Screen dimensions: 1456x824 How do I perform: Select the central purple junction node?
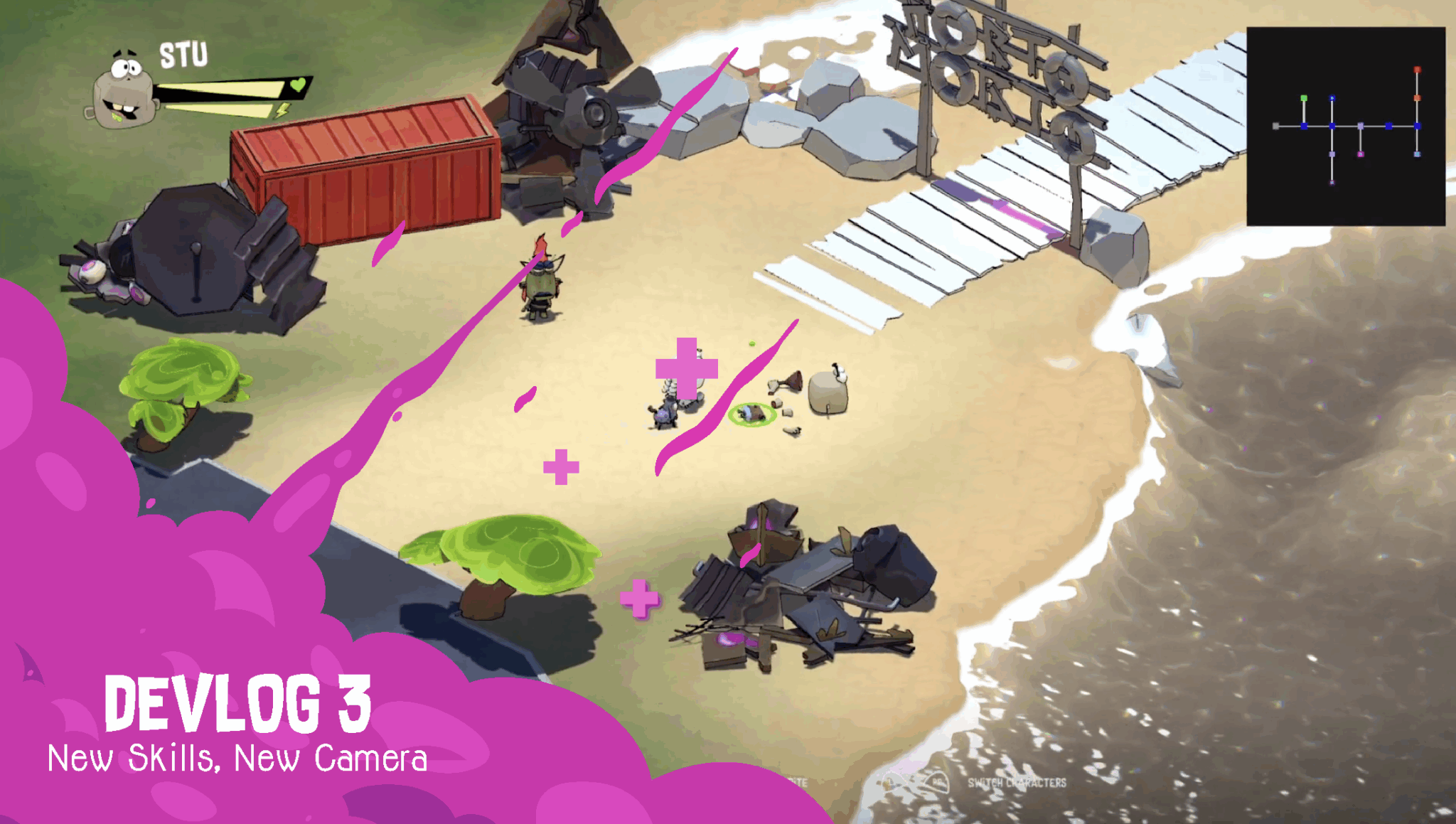tap(1361, 126)
